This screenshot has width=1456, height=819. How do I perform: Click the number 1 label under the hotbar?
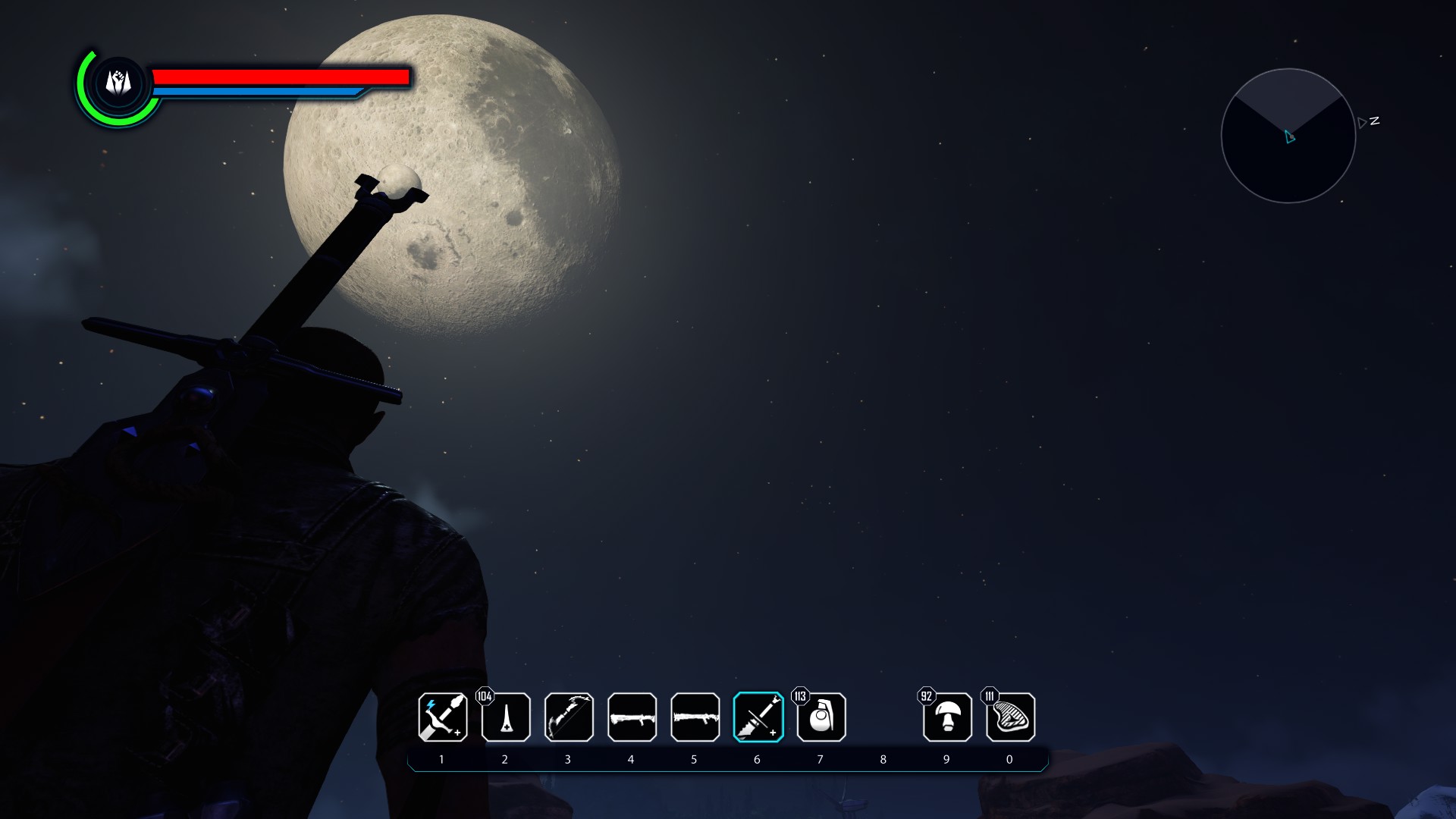(443, 758)
